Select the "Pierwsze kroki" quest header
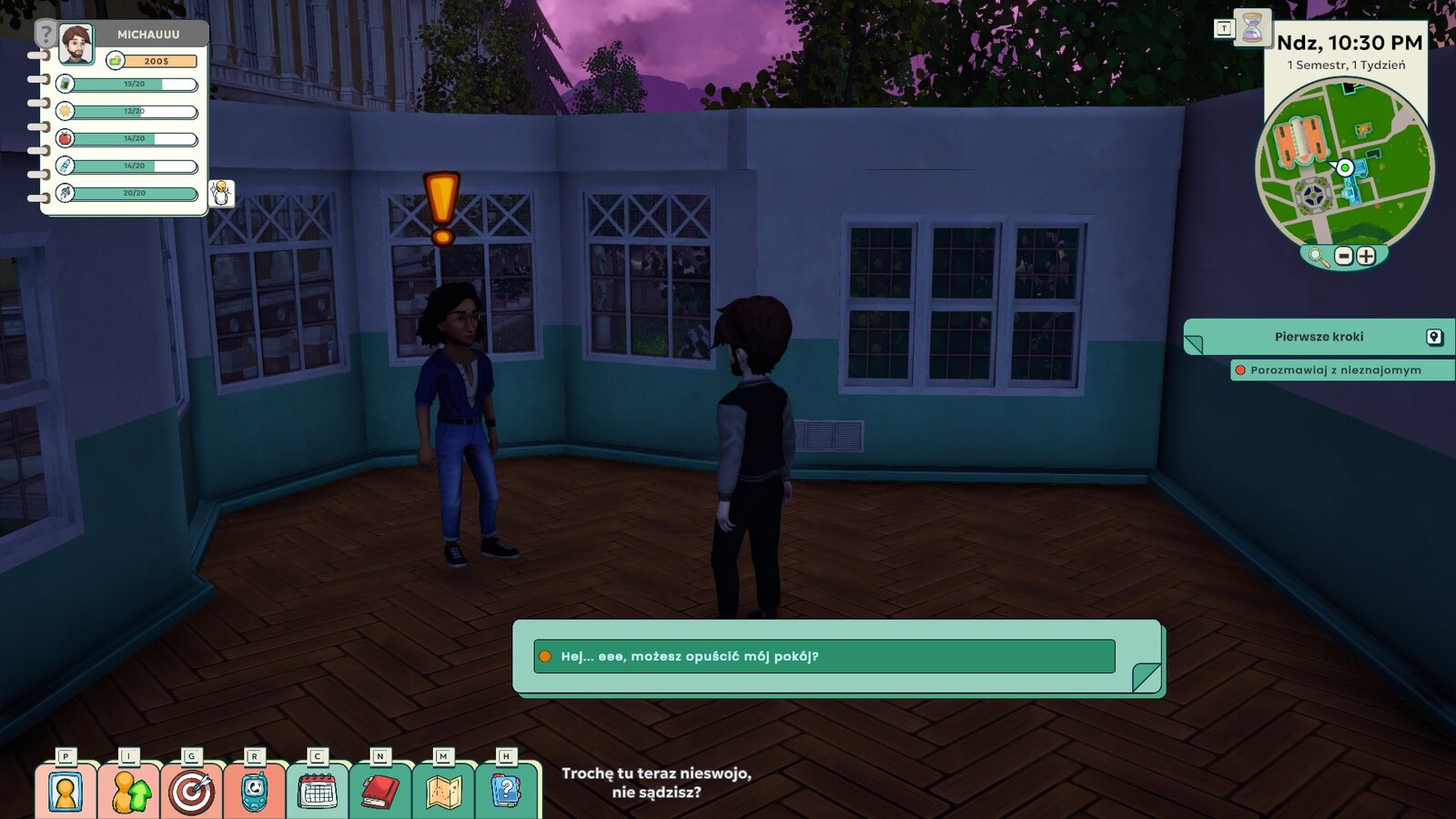The image size is (1456, 819). coord(1319,337)
